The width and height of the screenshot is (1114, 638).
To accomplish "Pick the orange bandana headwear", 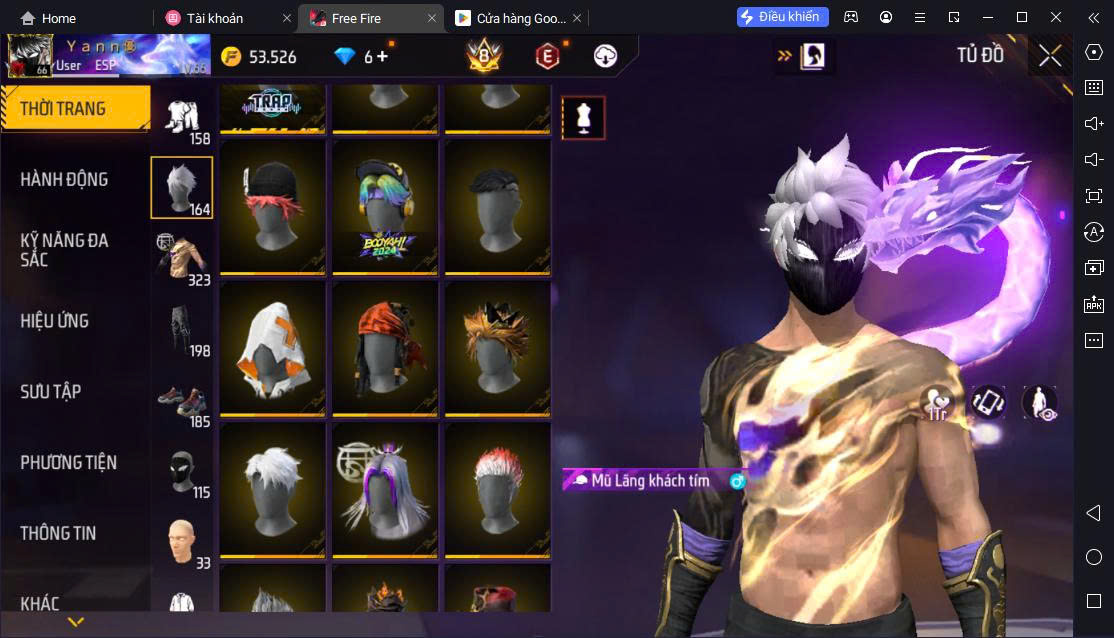I will pos(385,348).
